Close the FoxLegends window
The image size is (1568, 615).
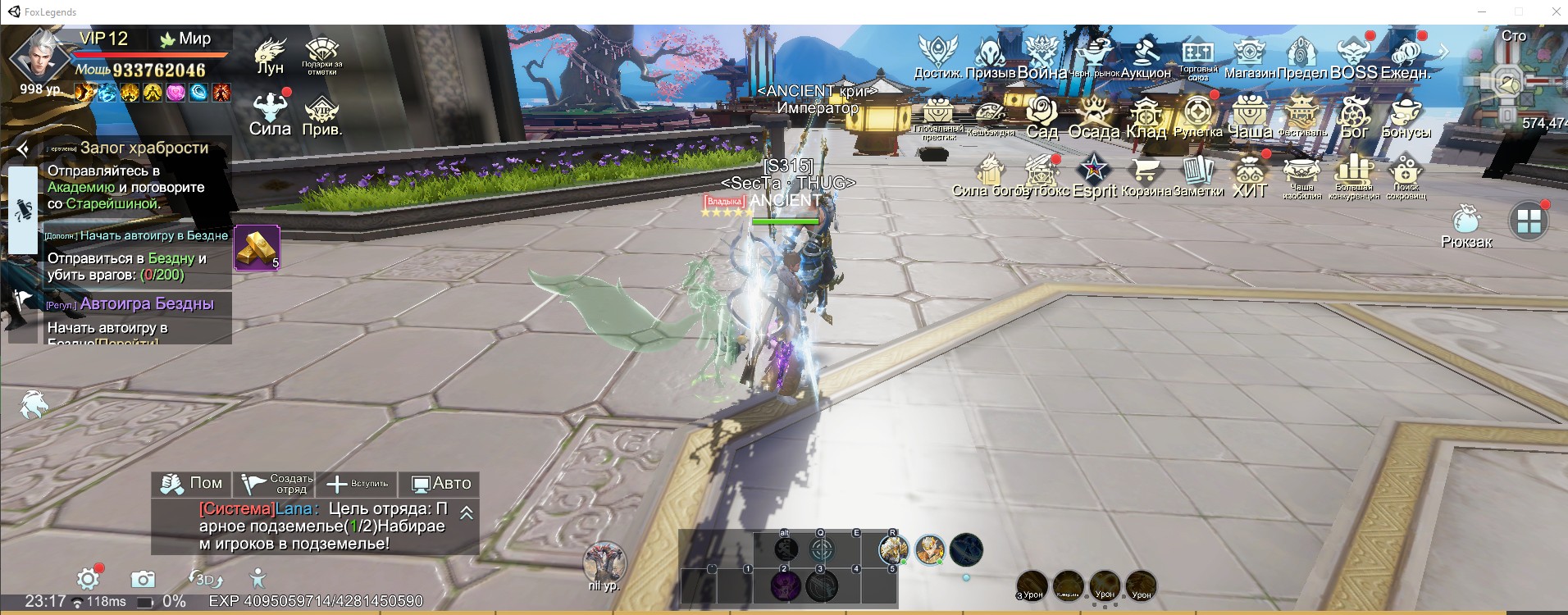(1556, 11)
